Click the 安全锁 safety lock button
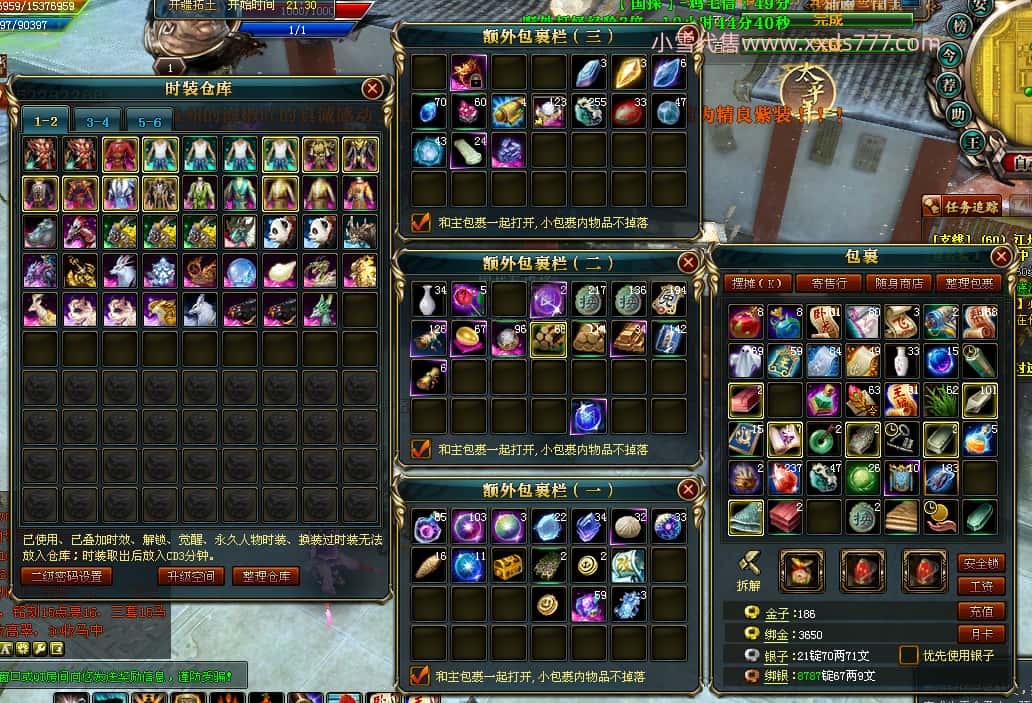The image size is (1032, 703). [x=981, y=564]
